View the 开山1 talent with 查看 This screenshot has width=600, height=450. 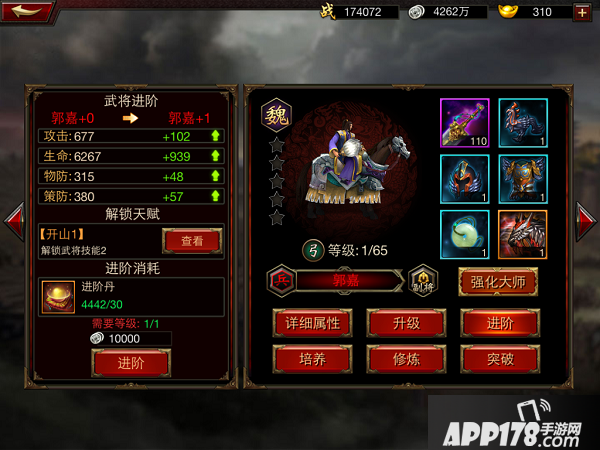coord(192,241)
